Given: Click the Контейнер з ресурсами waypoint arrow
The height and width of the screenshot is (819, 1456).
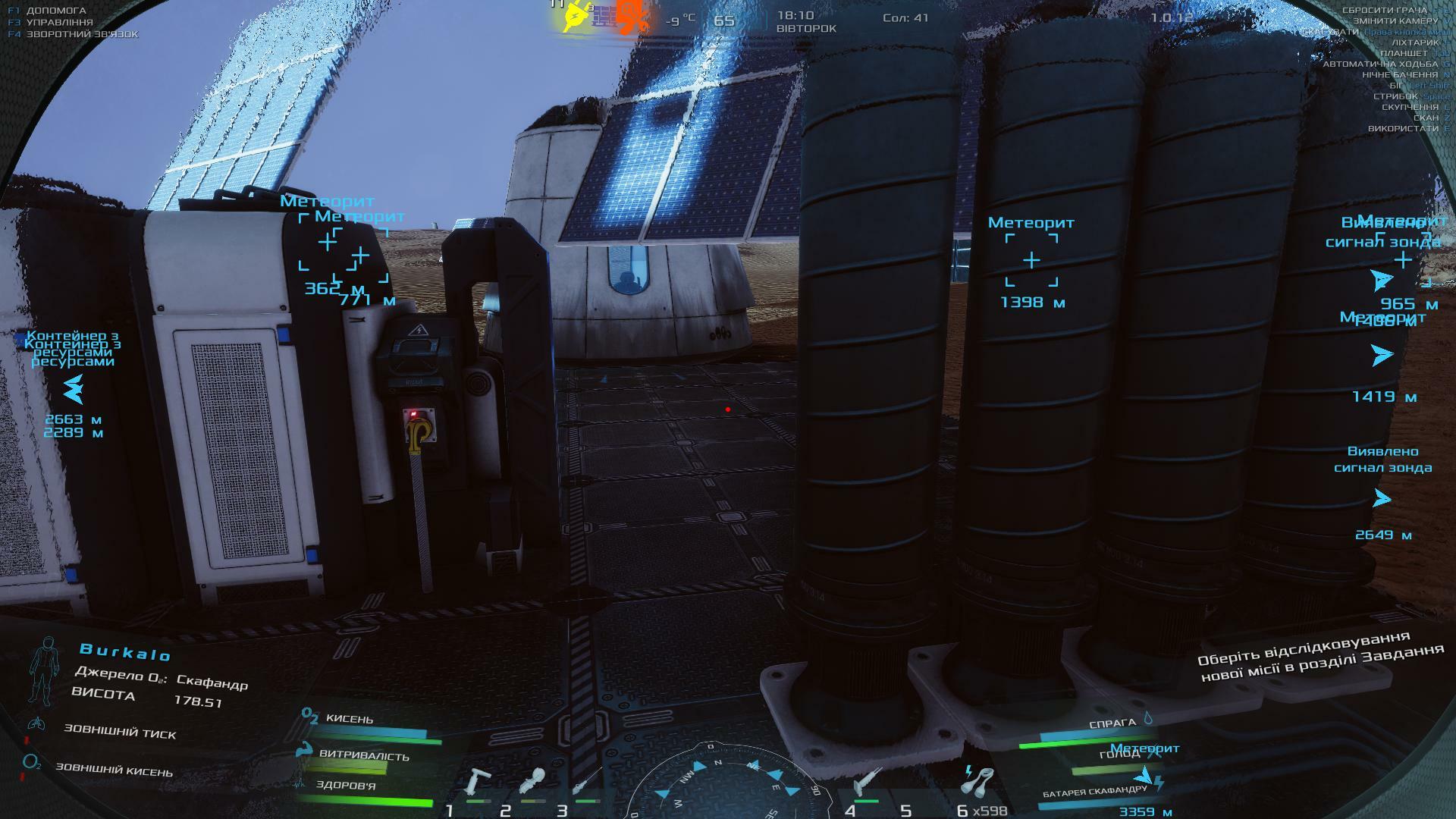Looking at the screenshot, I should click(x=73, y=390).
